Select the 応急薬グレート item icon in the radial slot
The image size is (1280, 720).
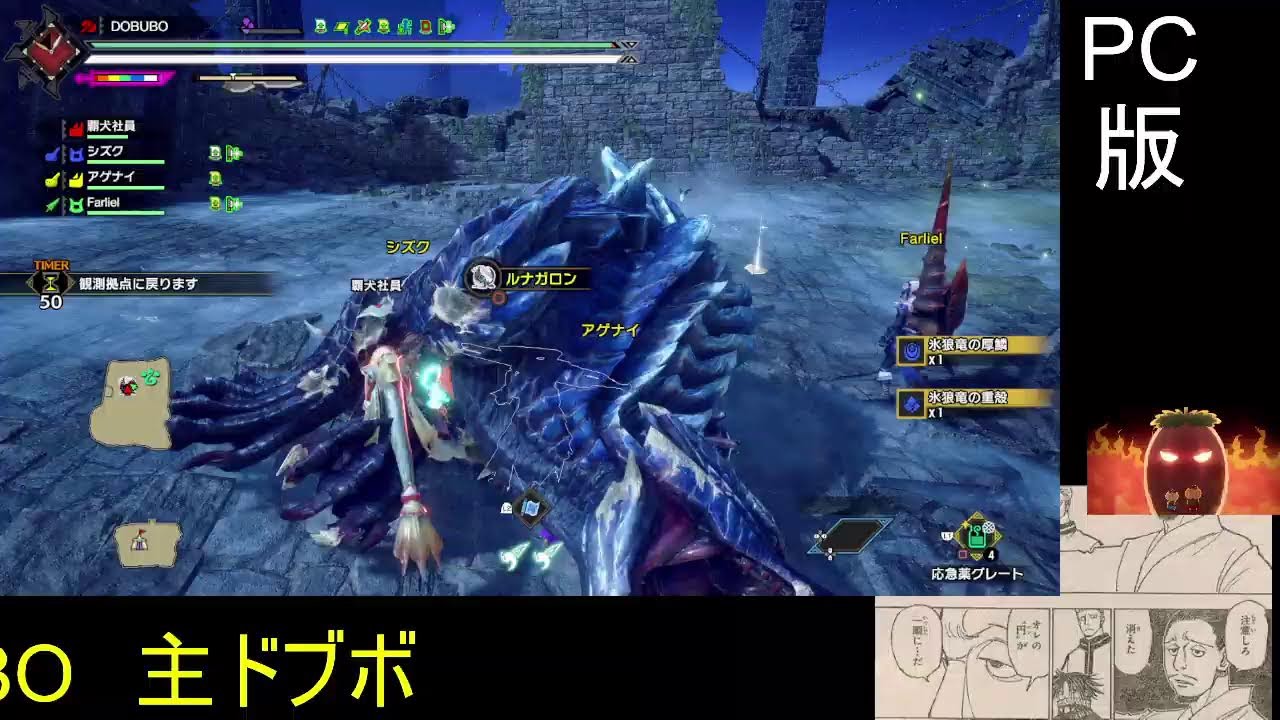[x=975, y=537]
